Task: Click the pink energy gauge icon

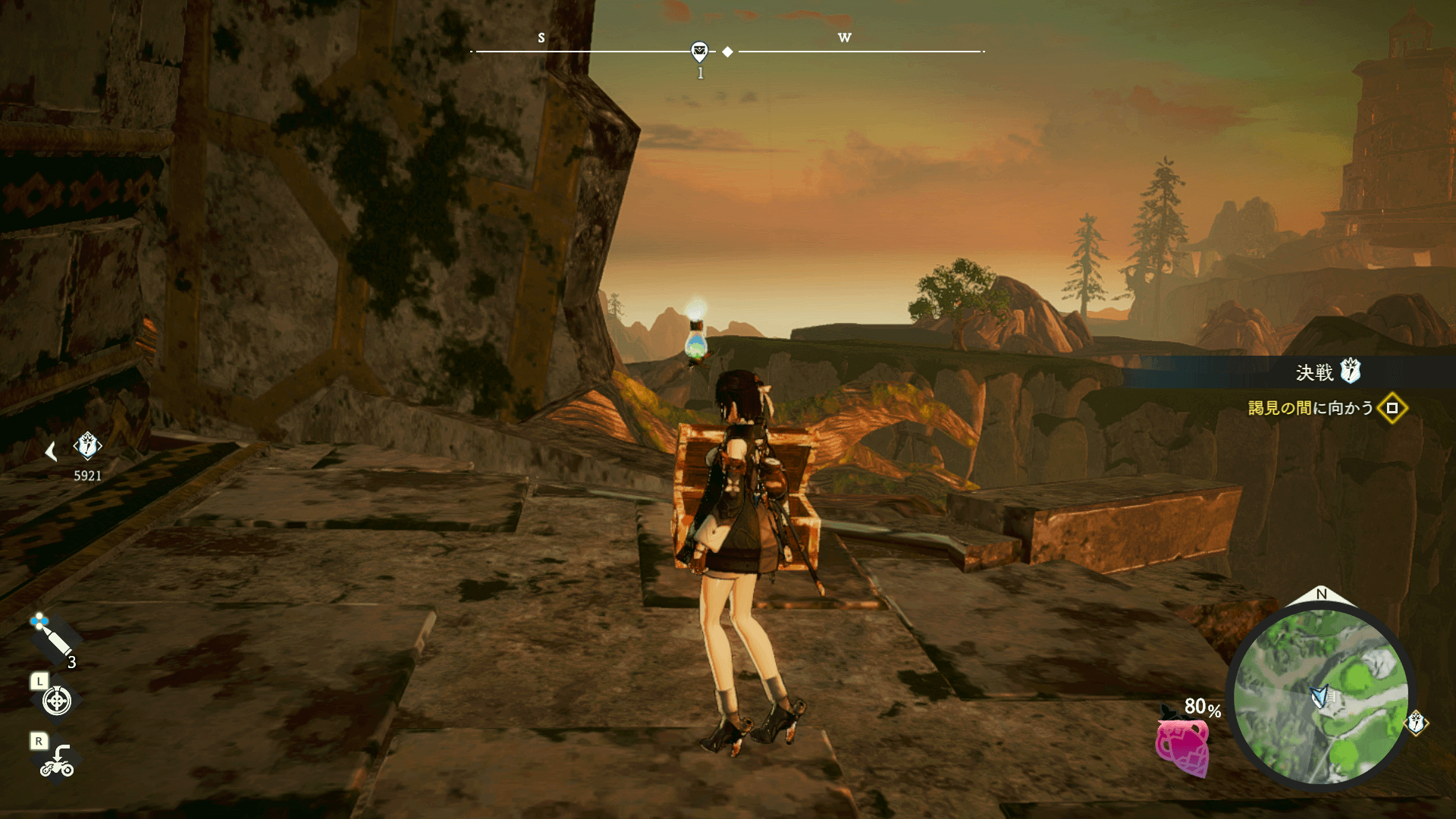Action: point(1182,747)
